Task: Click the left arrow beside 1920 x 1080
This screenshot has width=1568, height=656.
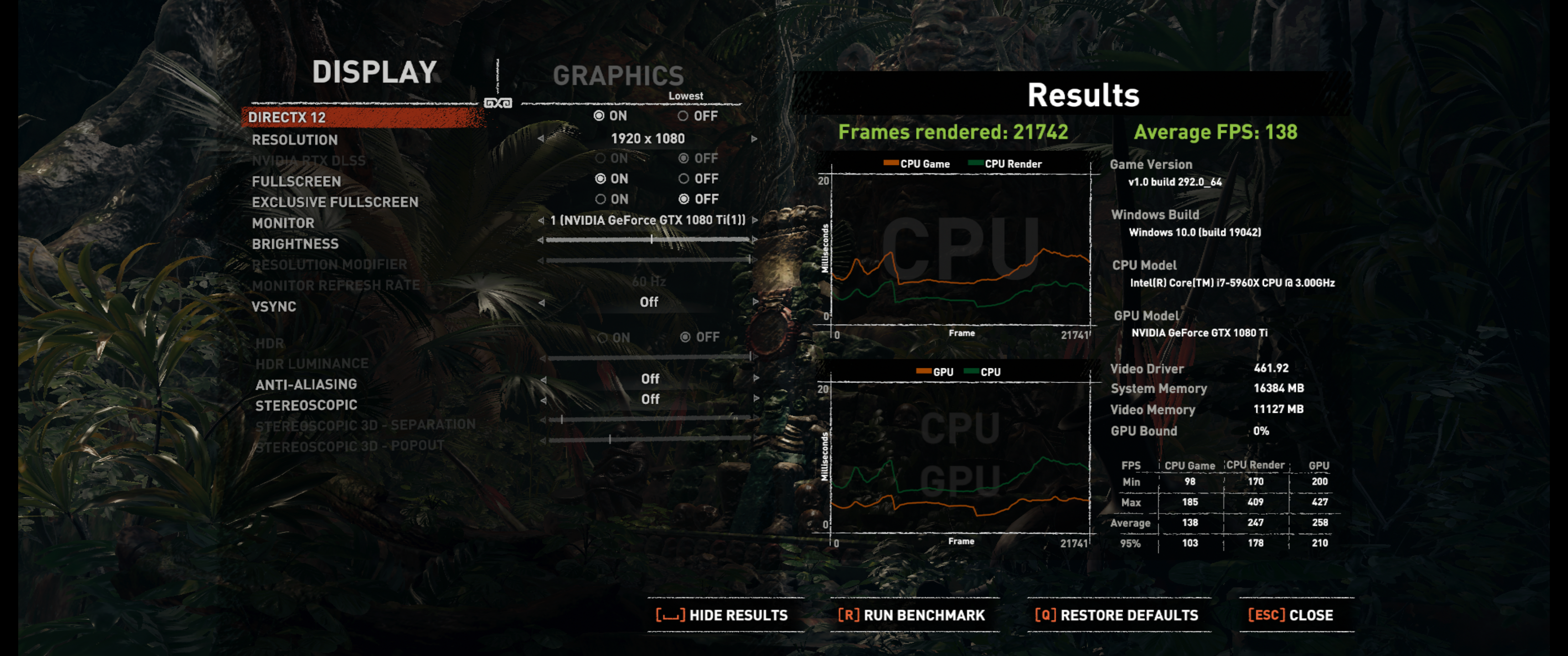Action: click(541, 139)
